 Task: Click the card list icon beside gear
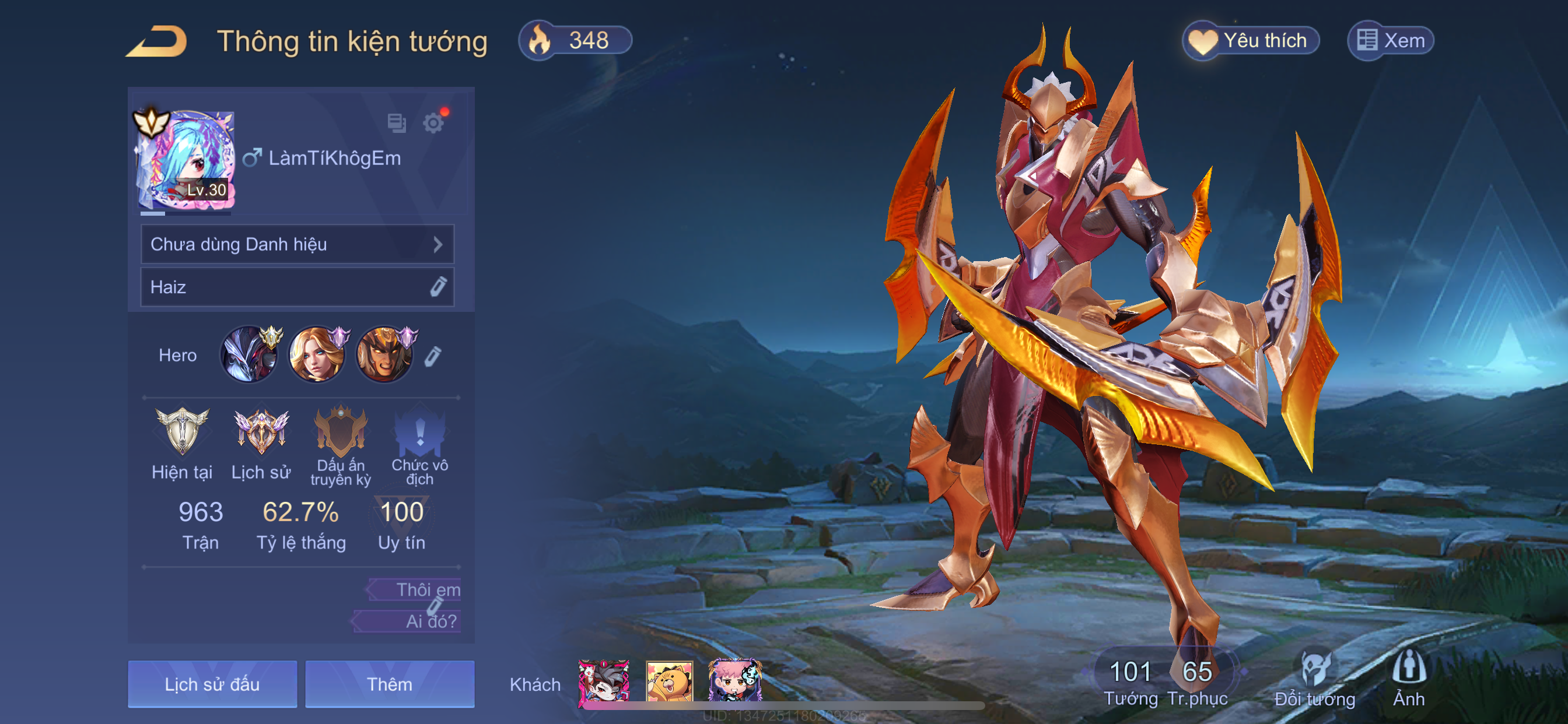coord(396,123)
